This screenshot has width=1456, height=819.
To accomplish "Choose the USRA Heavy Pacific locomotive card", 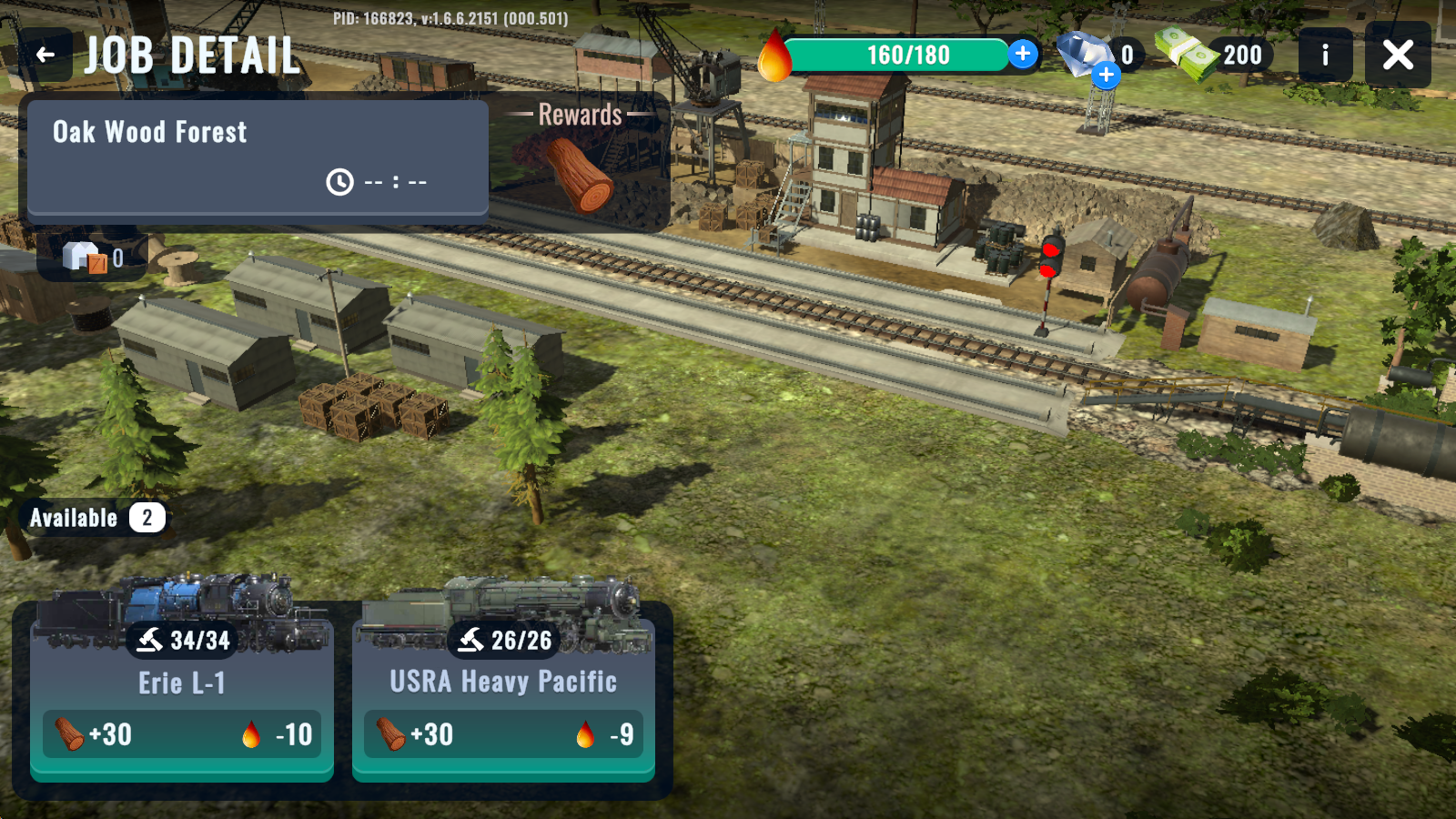I will (x=503, y=692).
